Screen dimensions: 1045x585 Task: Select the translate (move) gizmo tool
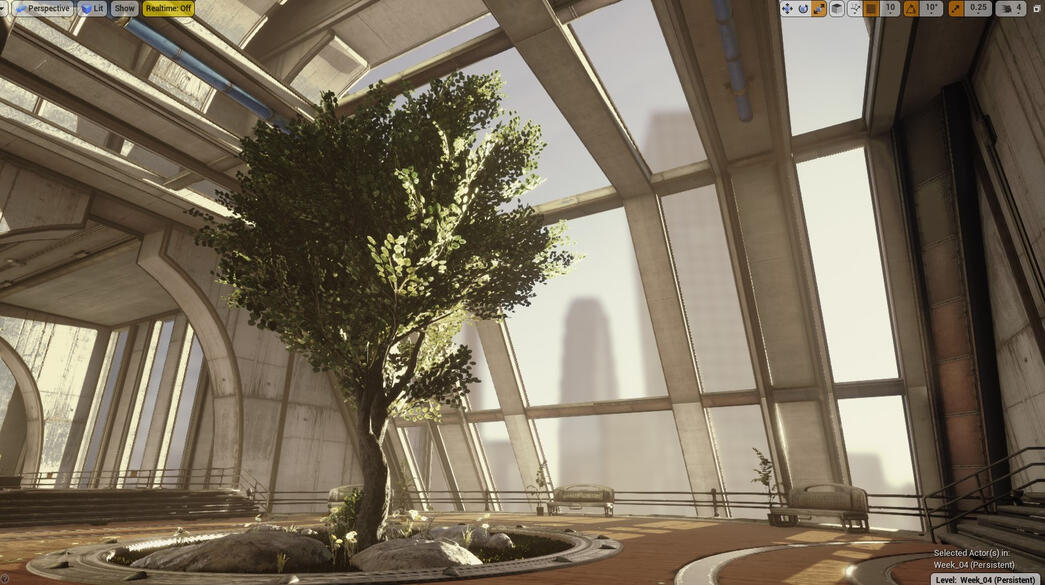tap(787, 8)
